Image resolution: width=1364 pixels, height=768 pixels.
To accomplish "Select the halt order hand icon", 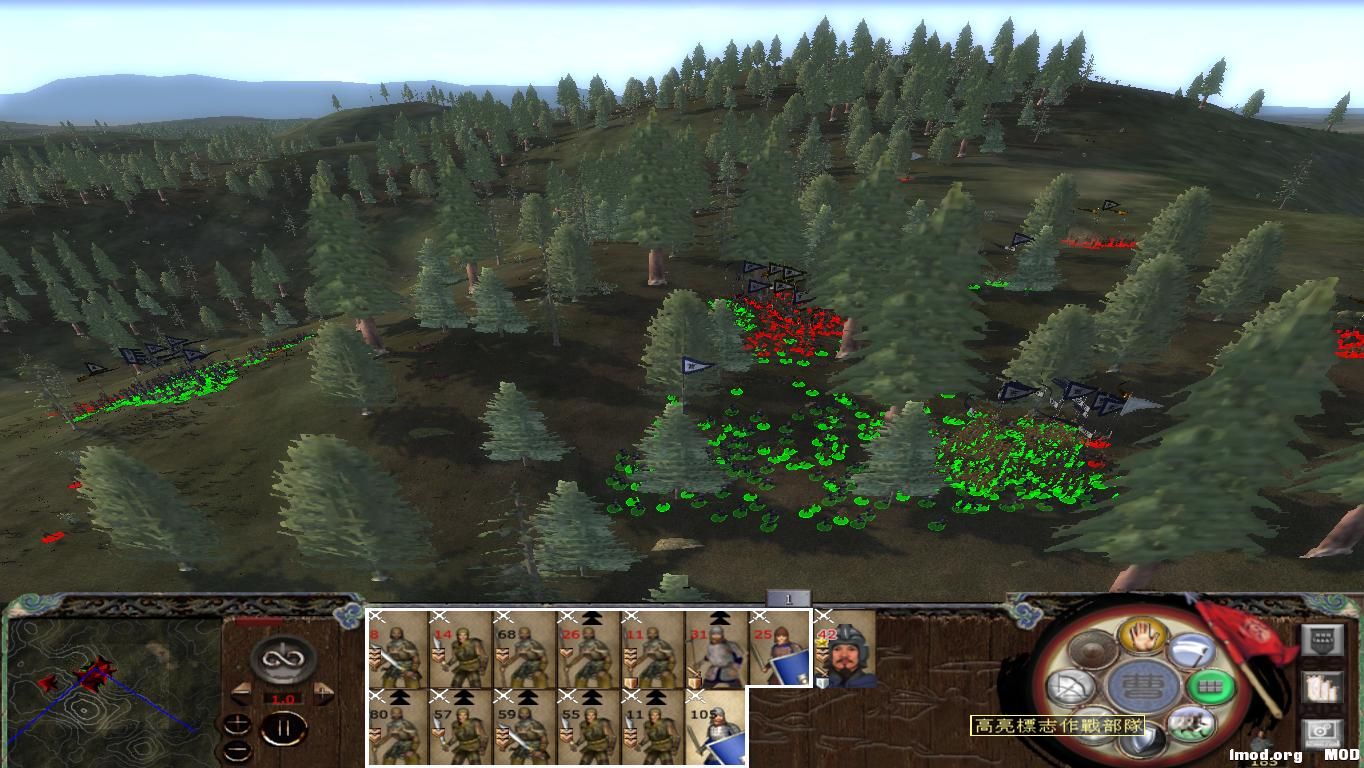I will (x=1143, y=639).
